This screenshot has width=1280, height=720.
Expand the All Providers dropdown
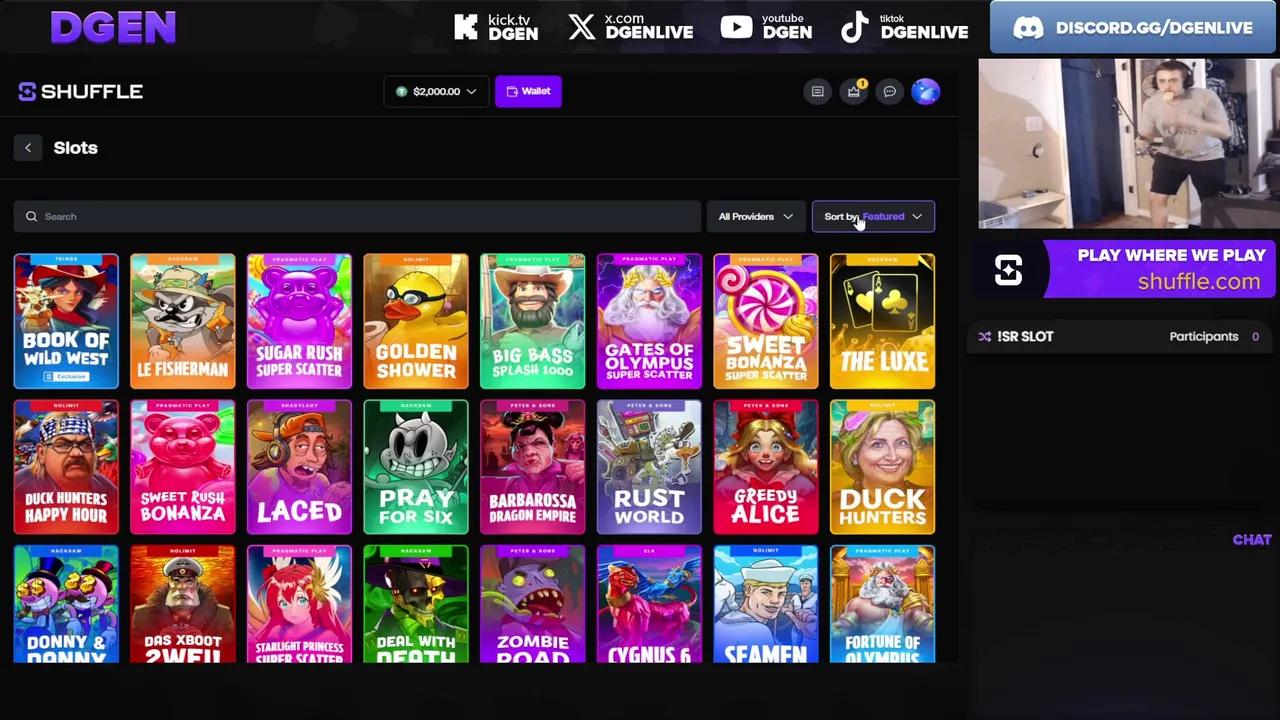pos(755,216)
